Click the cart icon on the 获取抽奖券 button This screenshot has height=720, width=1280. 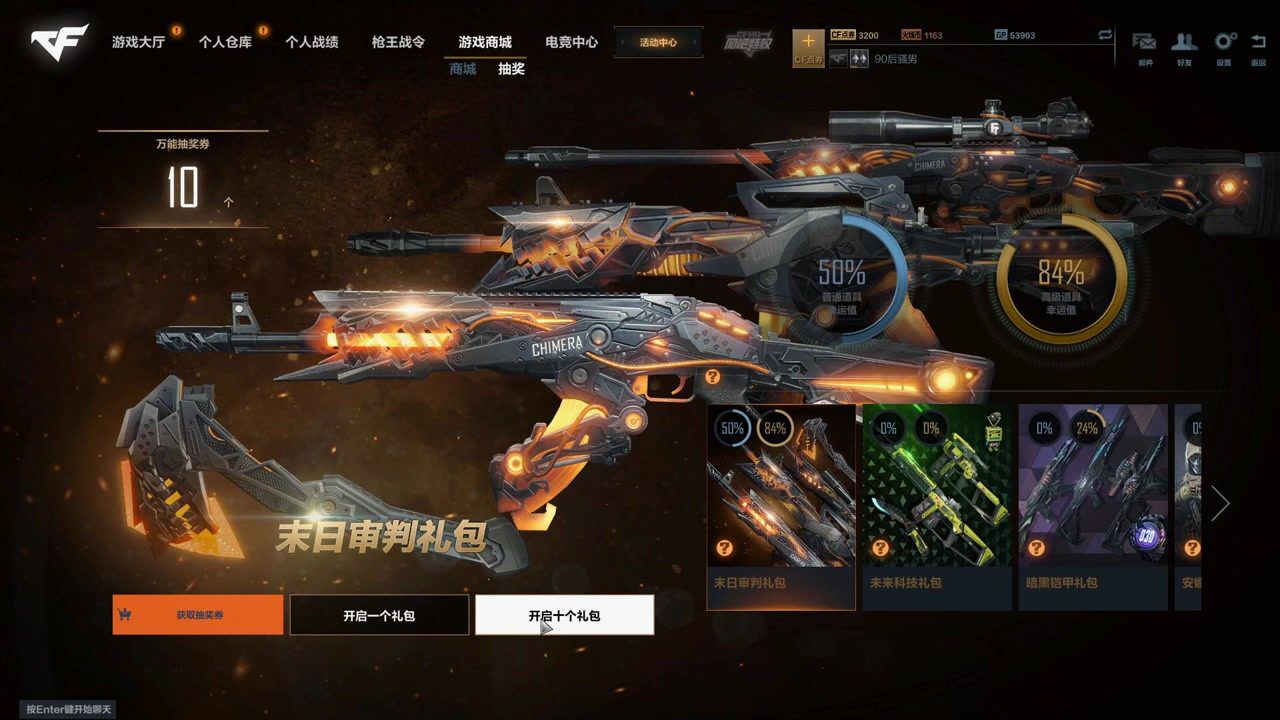coord(124,615)
